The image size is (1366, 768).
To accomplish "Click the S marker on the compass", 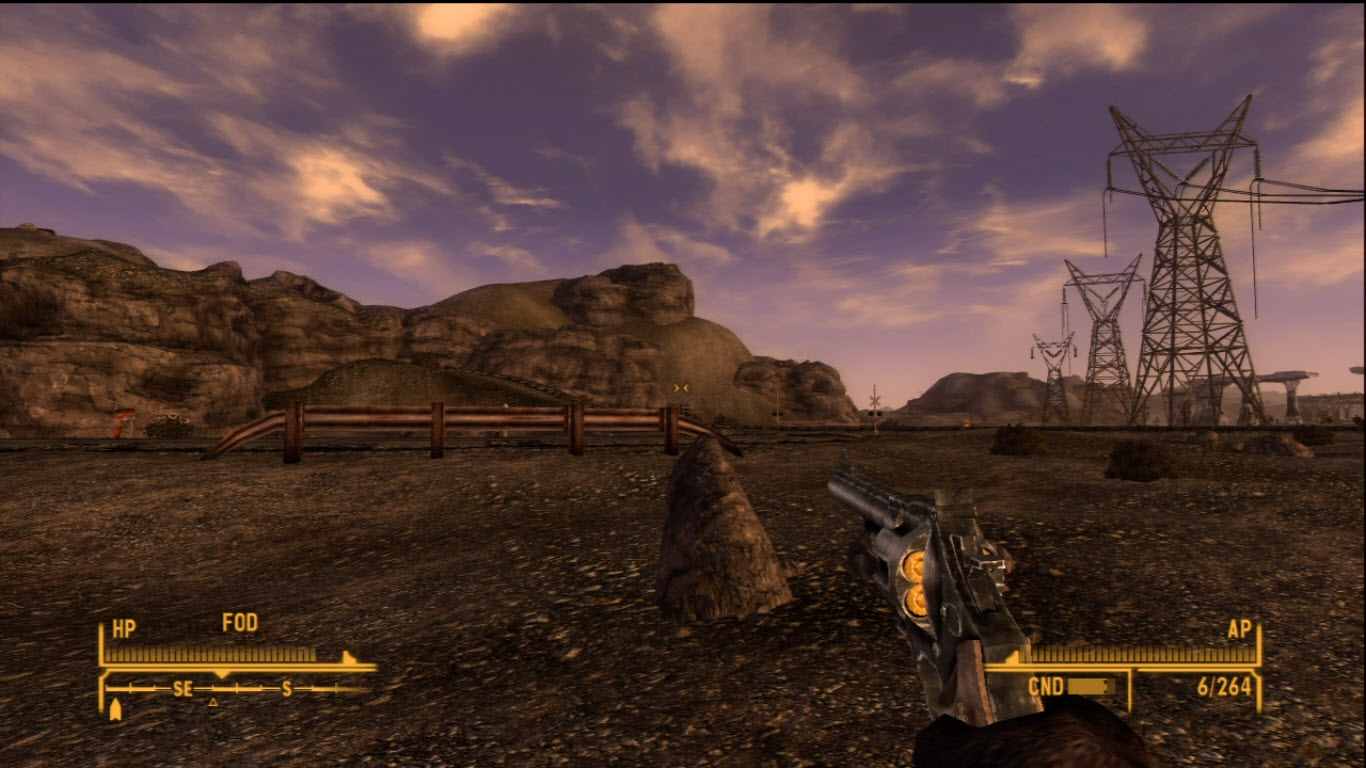I will pos(287,688).
